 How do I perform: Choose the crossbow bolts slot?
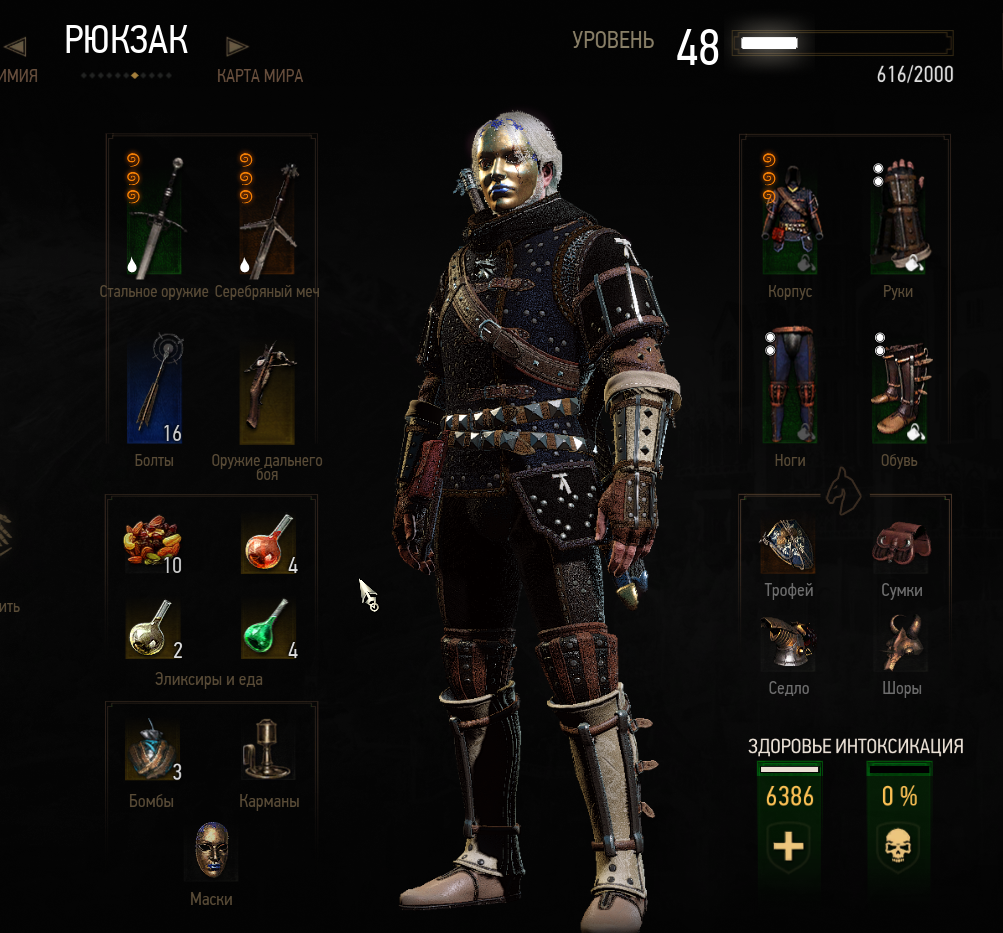(154, 390)
